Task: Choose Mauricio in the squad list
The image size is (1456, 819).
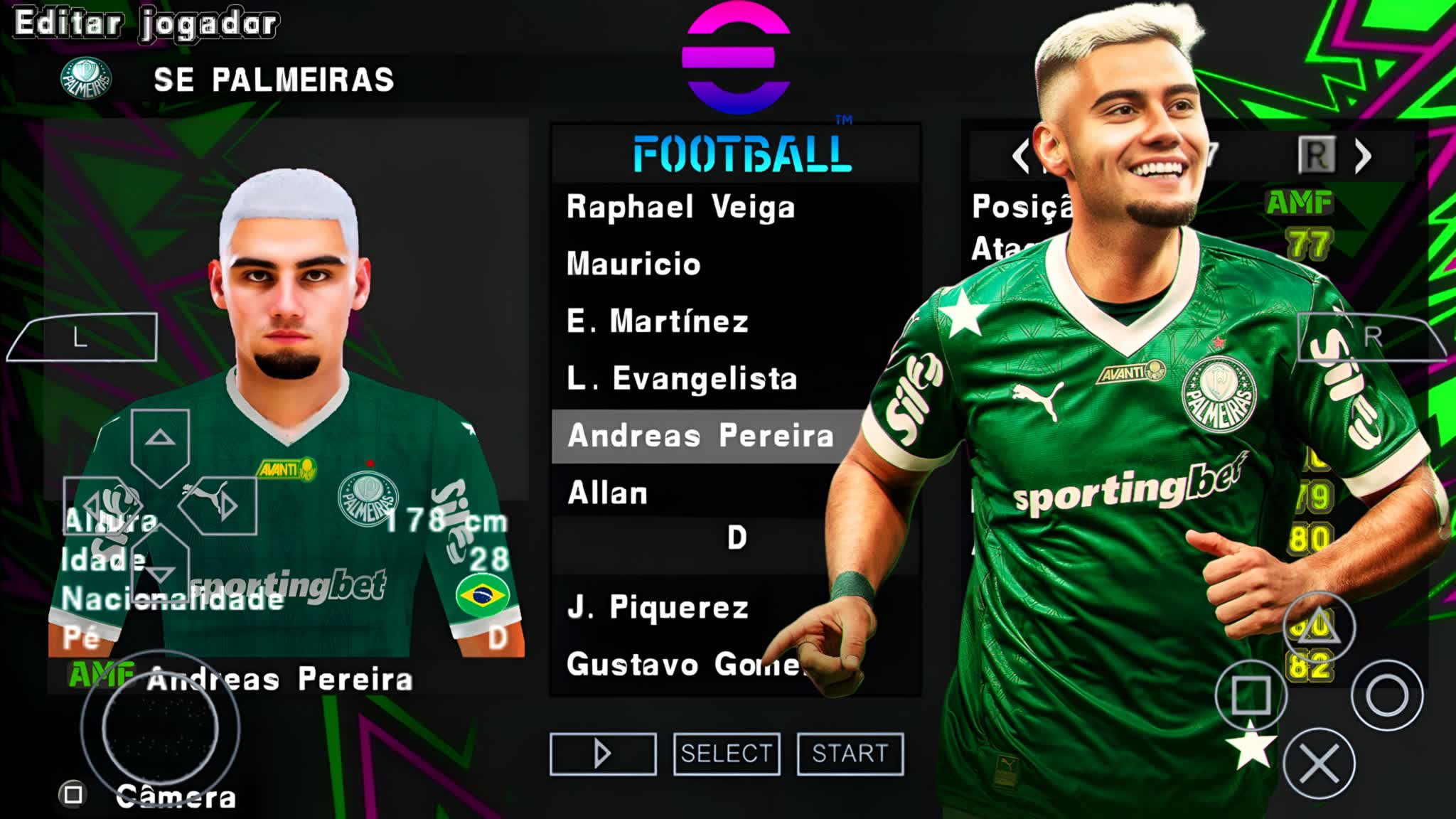Action: coord(633,264)
